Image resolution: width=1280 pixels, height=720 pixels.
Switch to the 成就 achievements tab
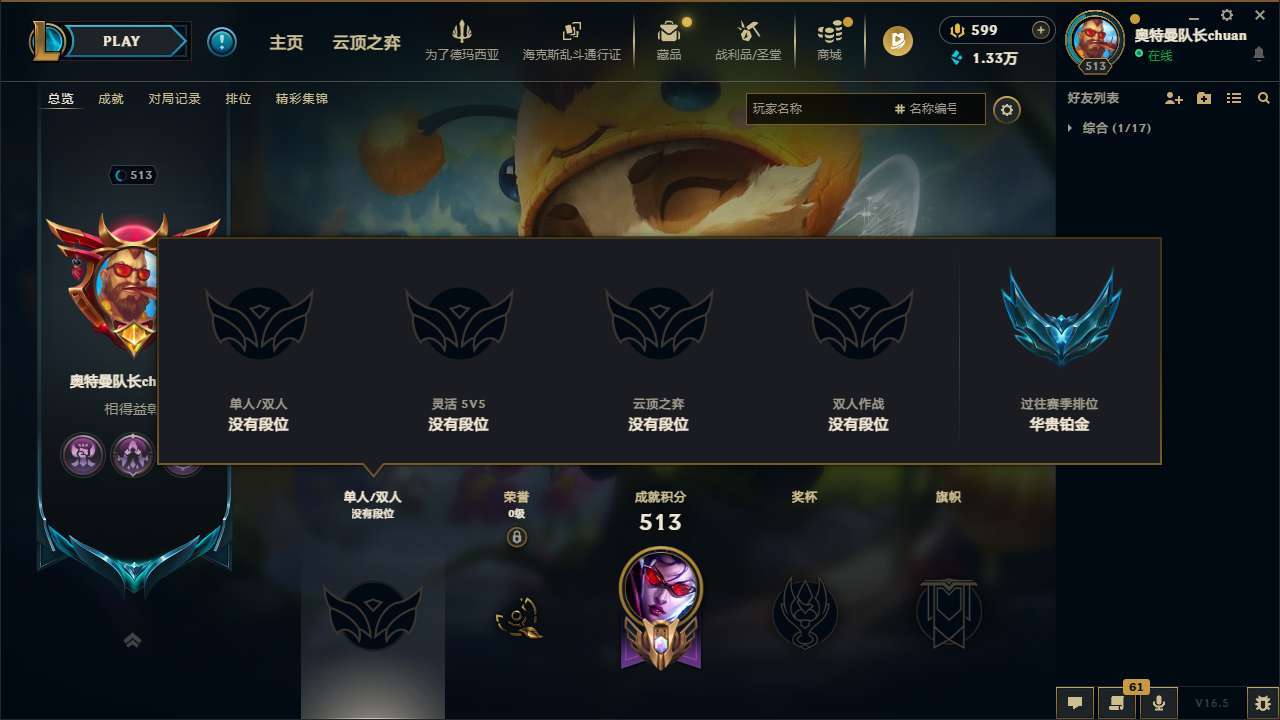[x=110, y=99]
